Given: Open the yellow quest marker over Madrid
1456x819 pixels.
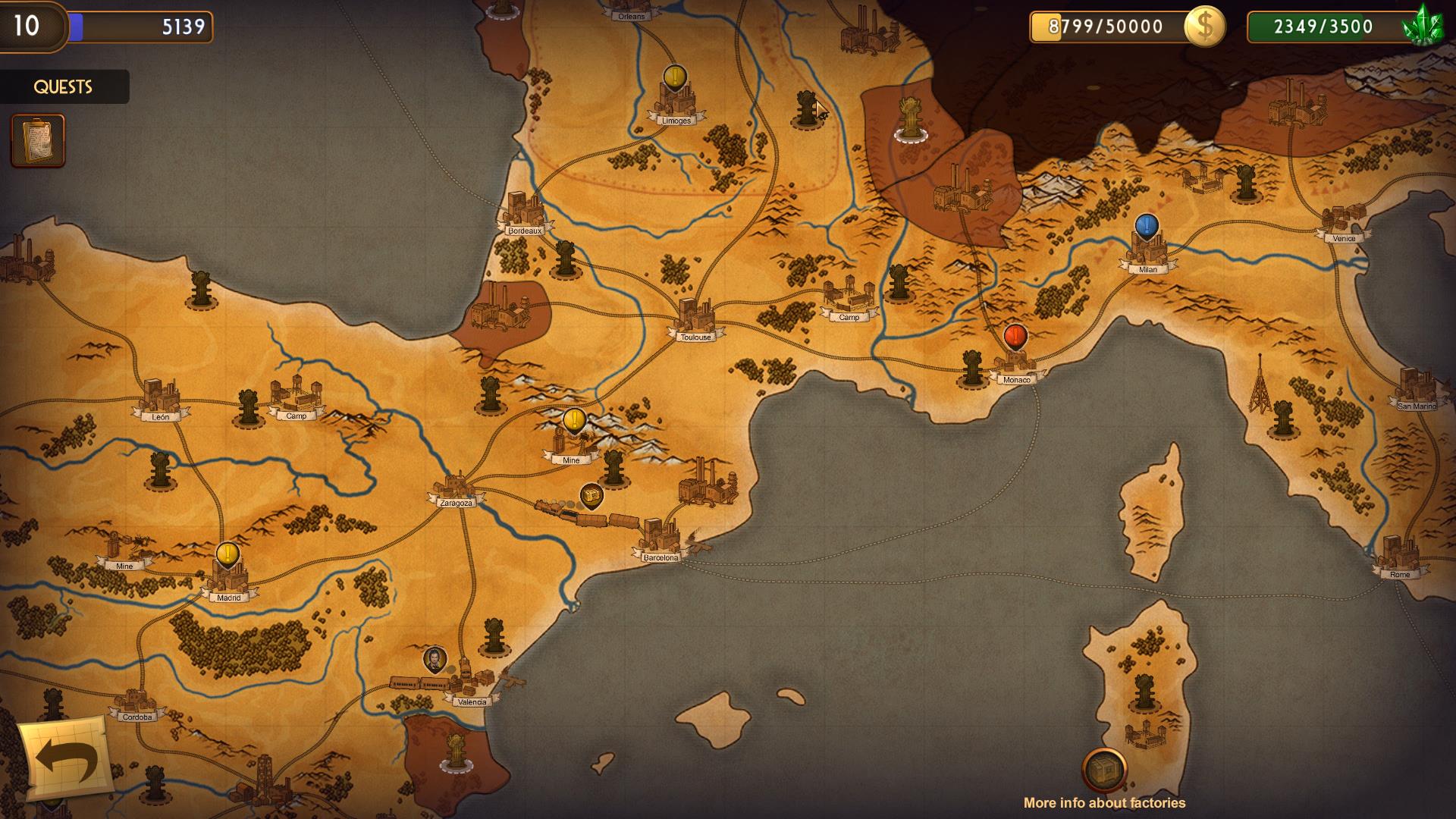Looking at the screenshot, I should click(227, 554).
